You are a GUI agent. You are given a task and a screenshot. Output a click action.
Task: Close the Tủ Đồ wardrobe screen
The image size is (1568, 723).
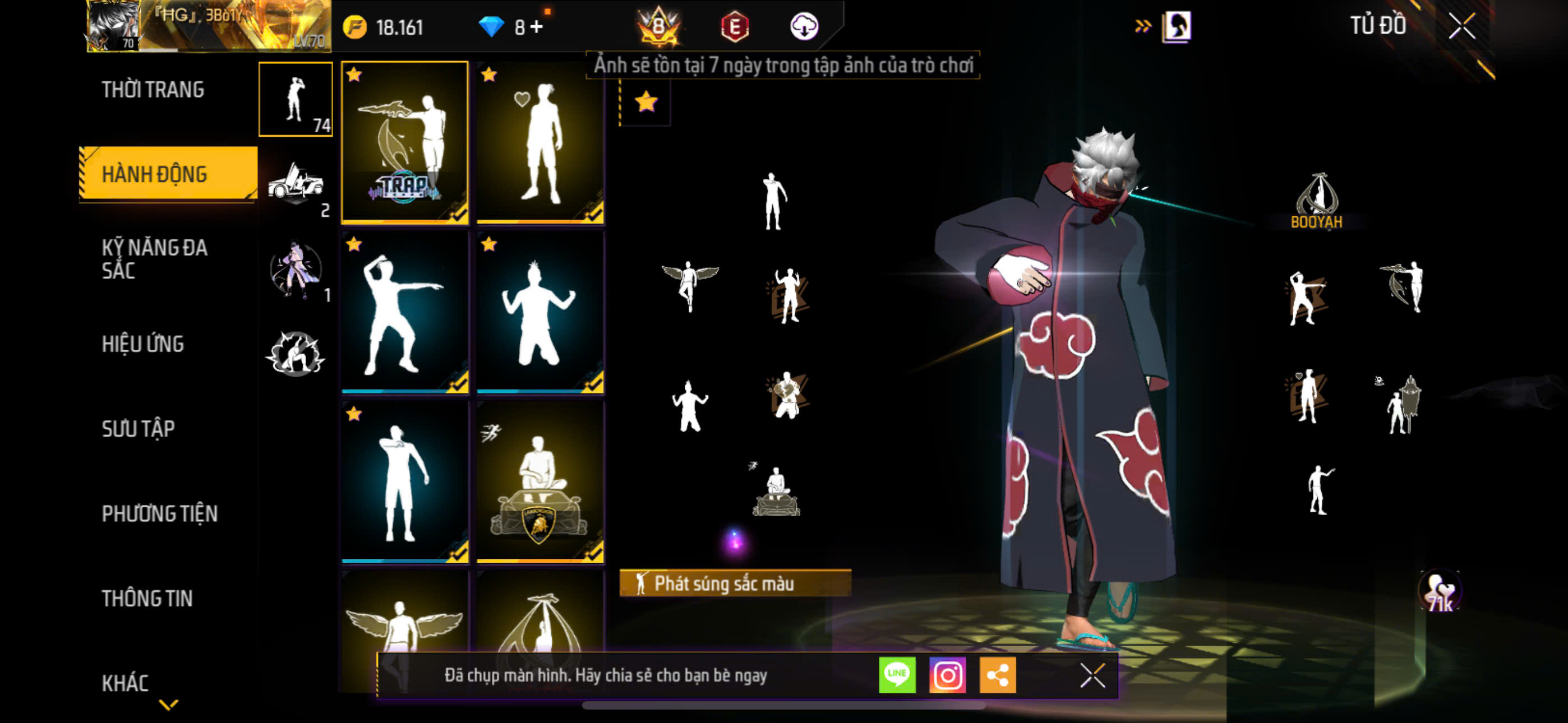1461,26
